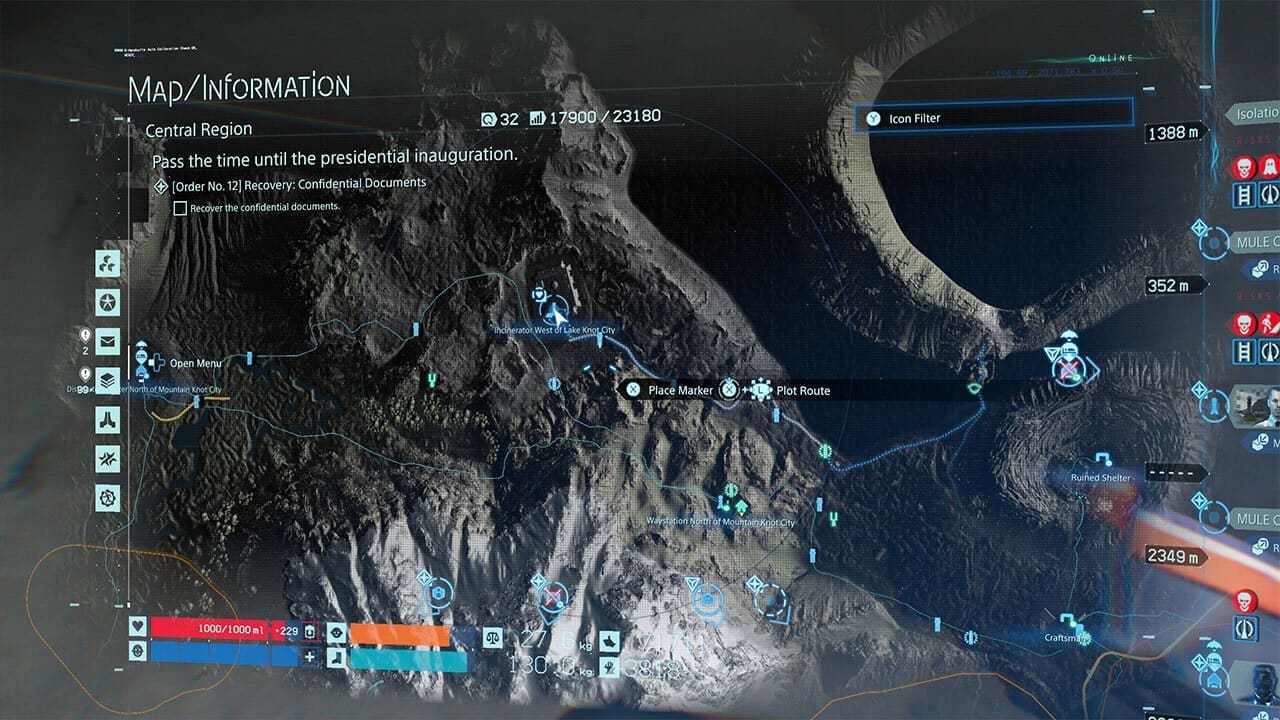Select the Distribution Center North of Mountain Knot City
This screenshot has width=1280, height=720.
(x=143, y=360)
